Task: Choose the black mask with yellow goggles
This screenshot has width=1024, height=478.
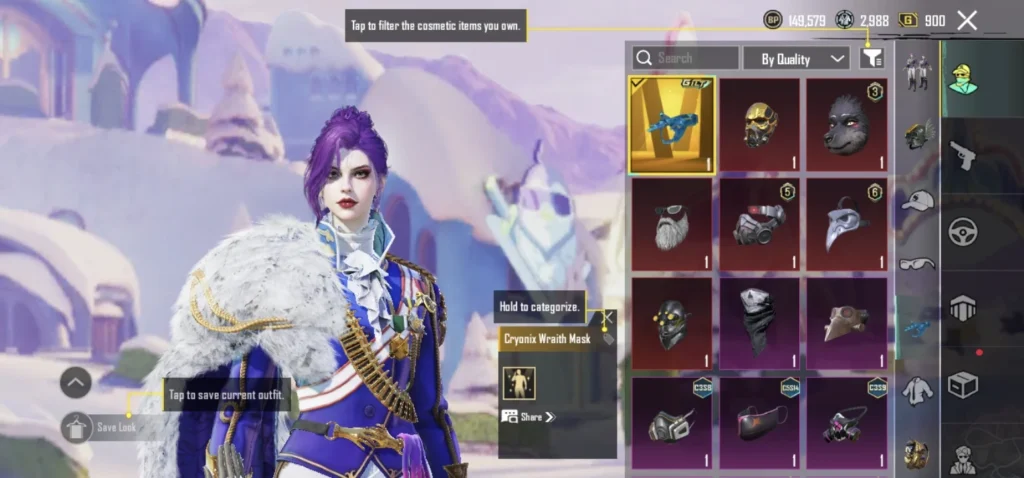Action: point(672,324)
